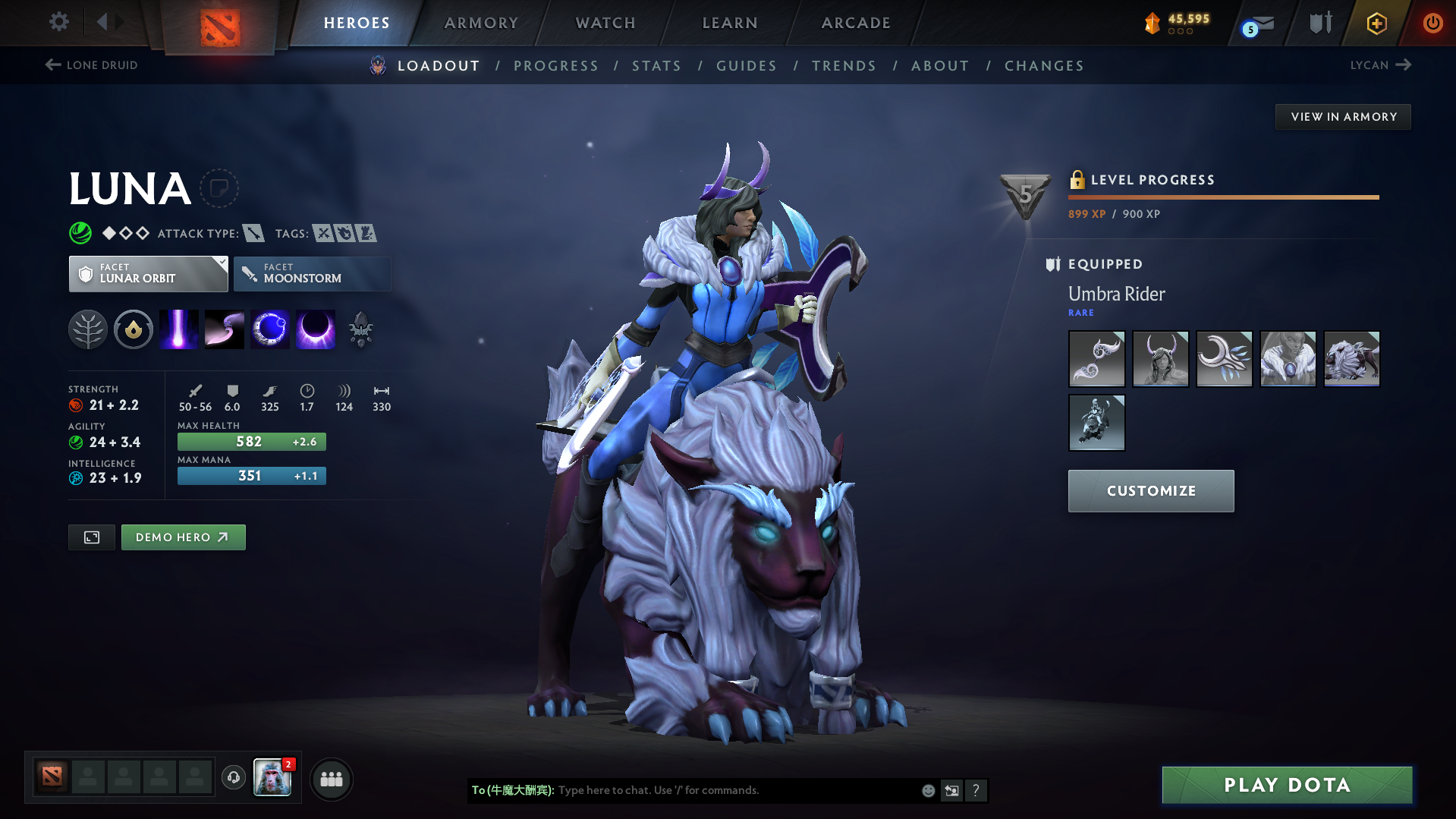The width and height of the screenshot is (1456, 819).
Task: View the Moon Glaives ability icon
Action: point(224,329)
